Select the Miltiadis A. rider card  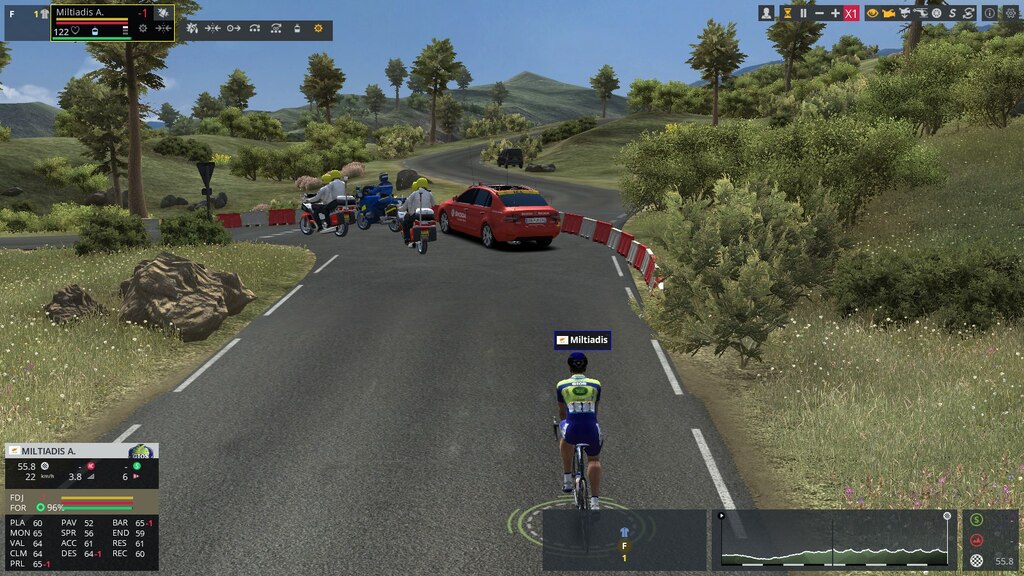(x=112, y=22)
